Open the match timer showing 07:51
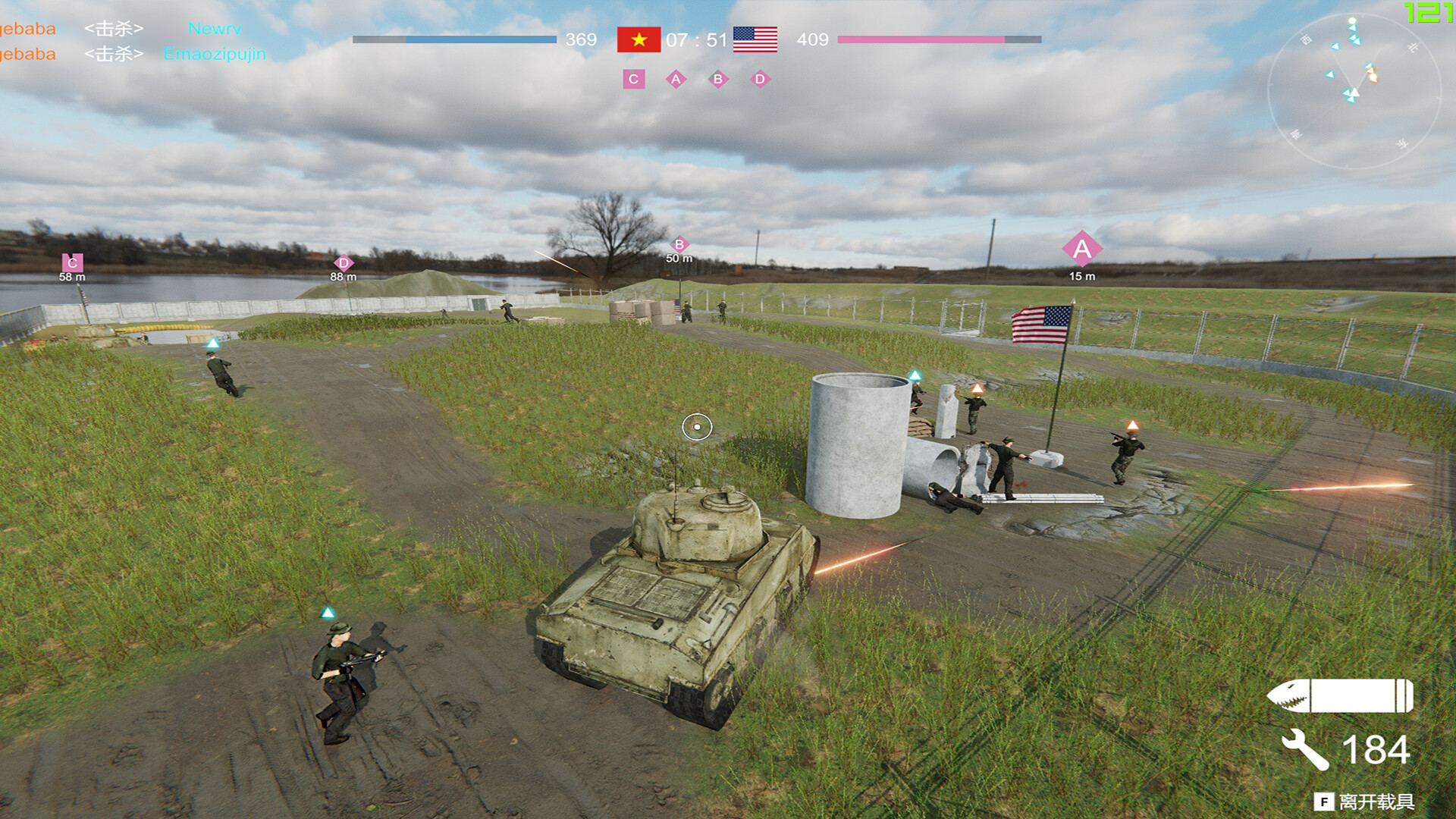The image size is (1456, 819). (x=695, y=40)
